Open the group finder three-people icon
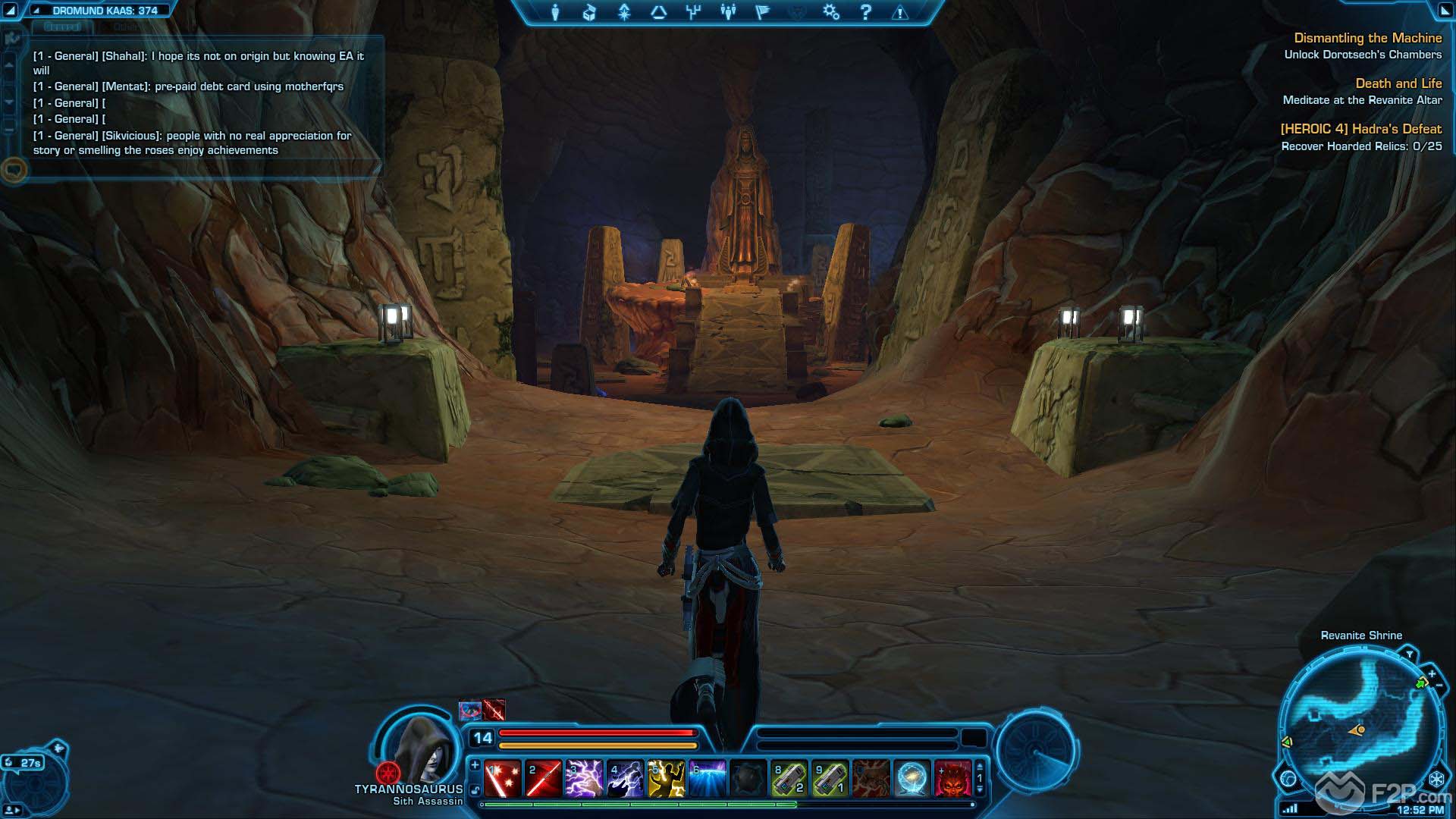This screenshot has height=819, width=1456. click(728, 12)
